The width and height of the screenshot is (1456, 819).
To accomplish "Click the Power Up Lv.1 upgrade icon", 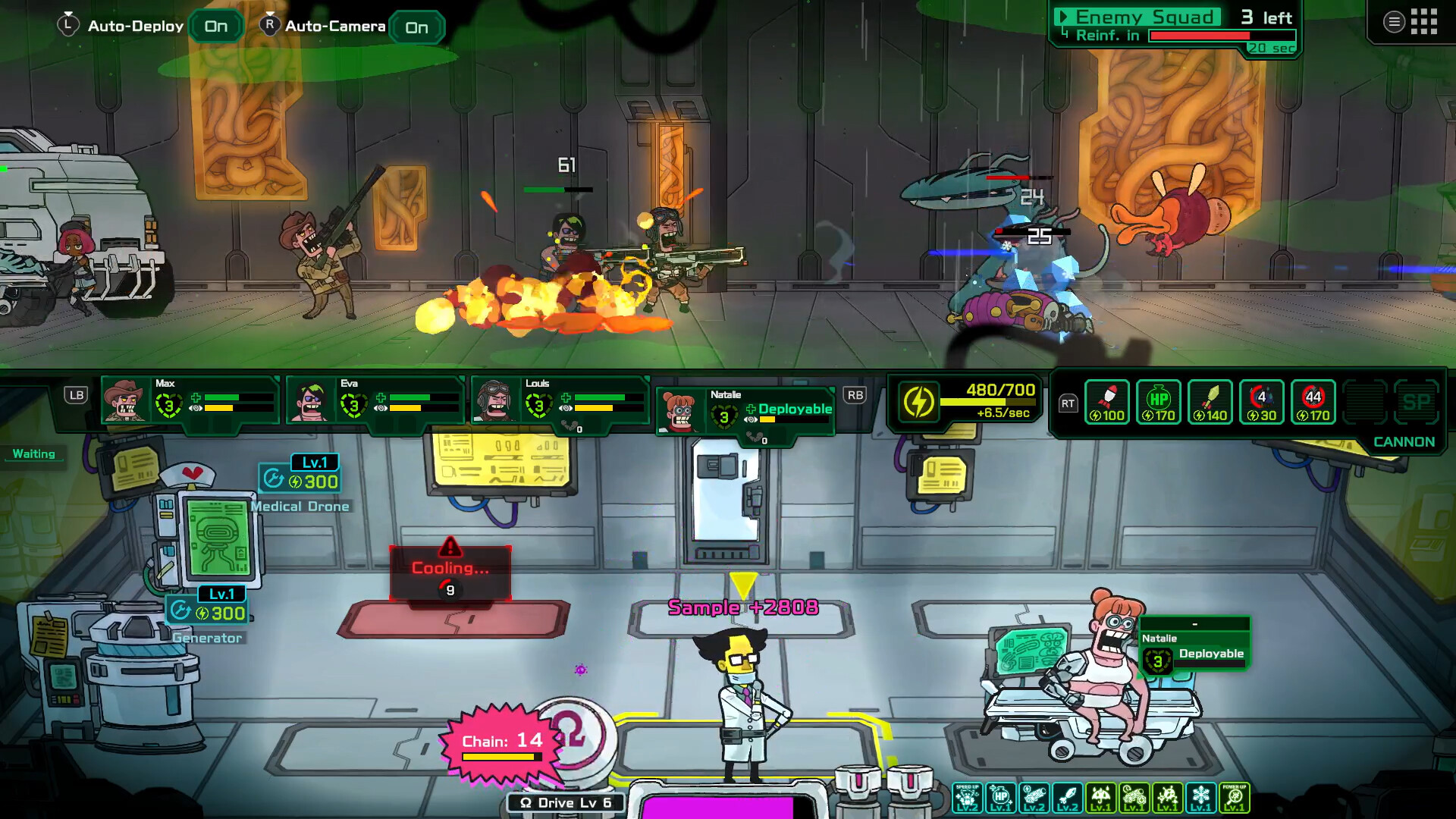I will (1235, 798).
